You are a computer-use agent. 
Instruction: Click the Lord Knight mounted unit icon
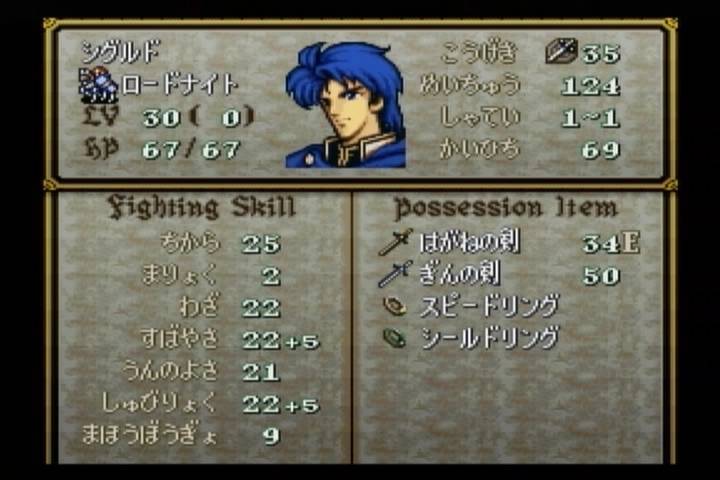(x=98, y=85)
